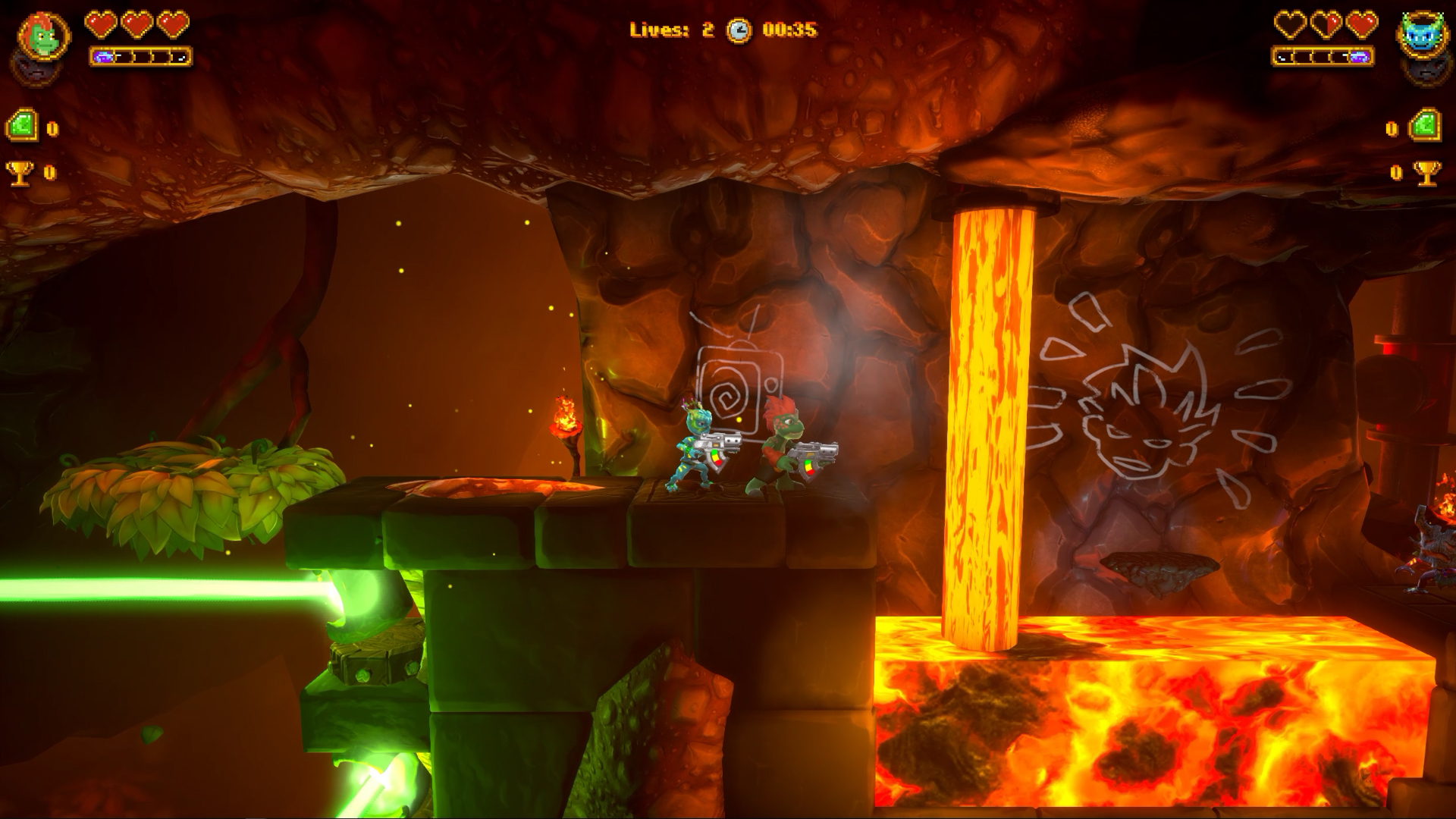1456x819 pixels.
Task: Click the trophy icon on the left HUD
Action: click(x=20, y=173)
